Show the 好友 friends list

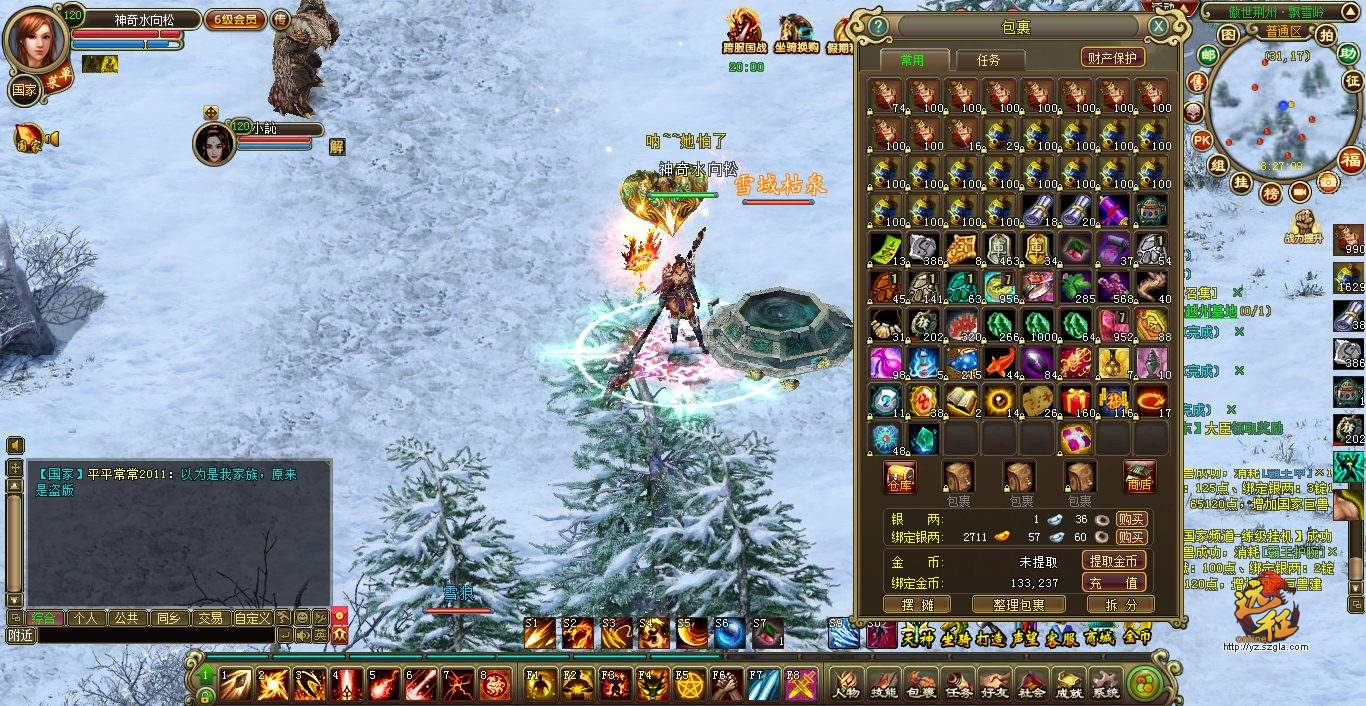[993, 685]
